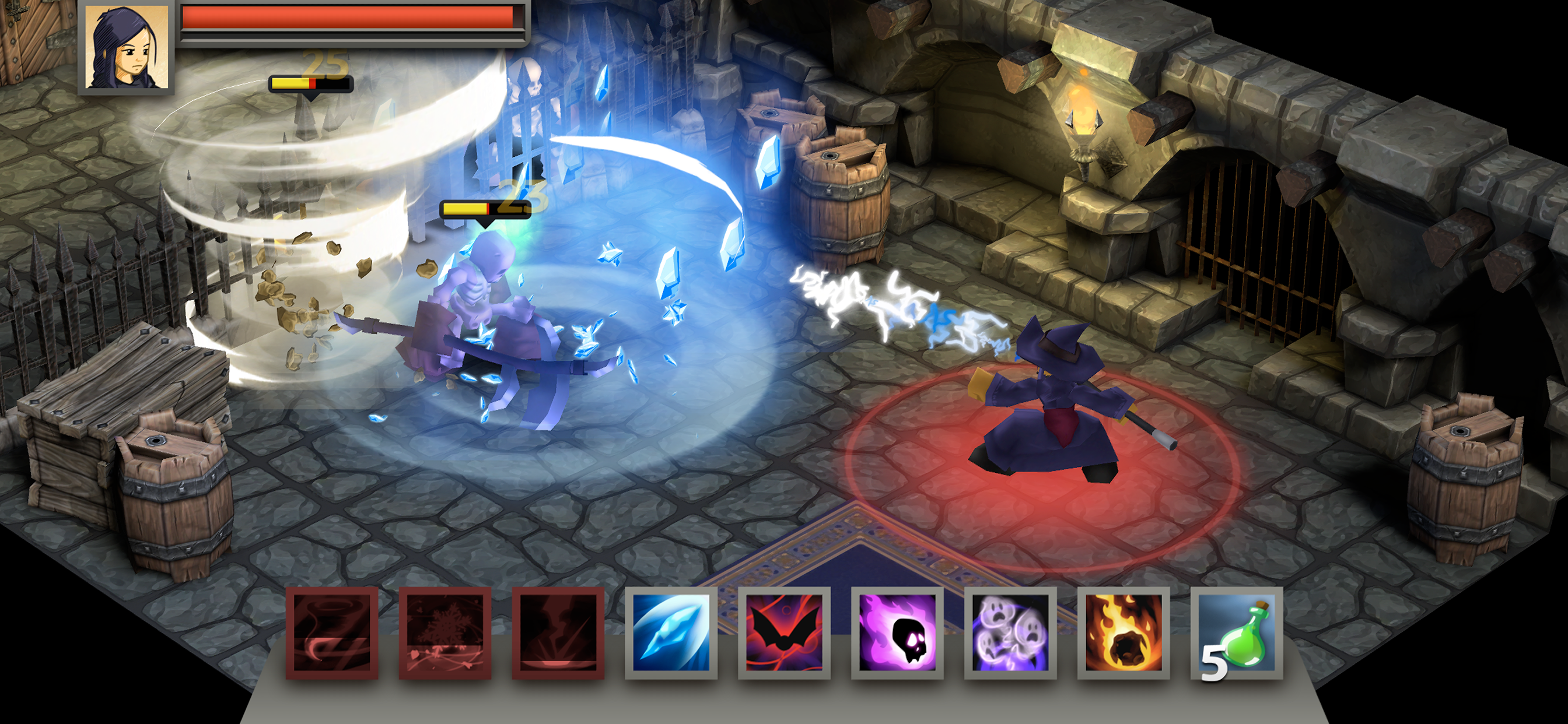Select the red bat spell icon
1568x724 pixels.
784,632
